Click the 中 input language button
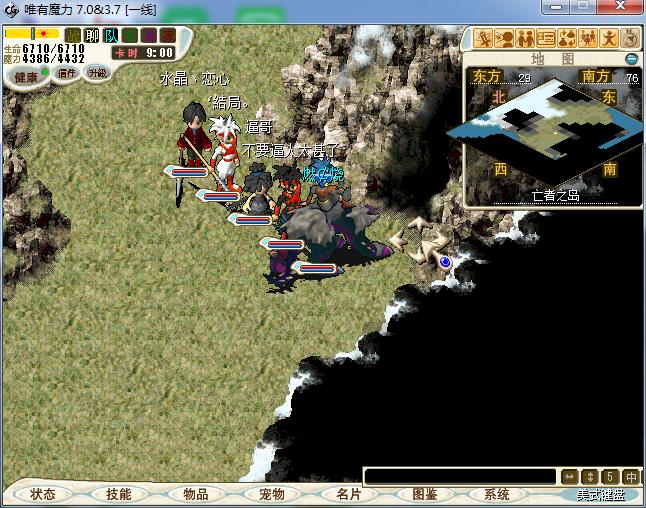 point(632,476)
